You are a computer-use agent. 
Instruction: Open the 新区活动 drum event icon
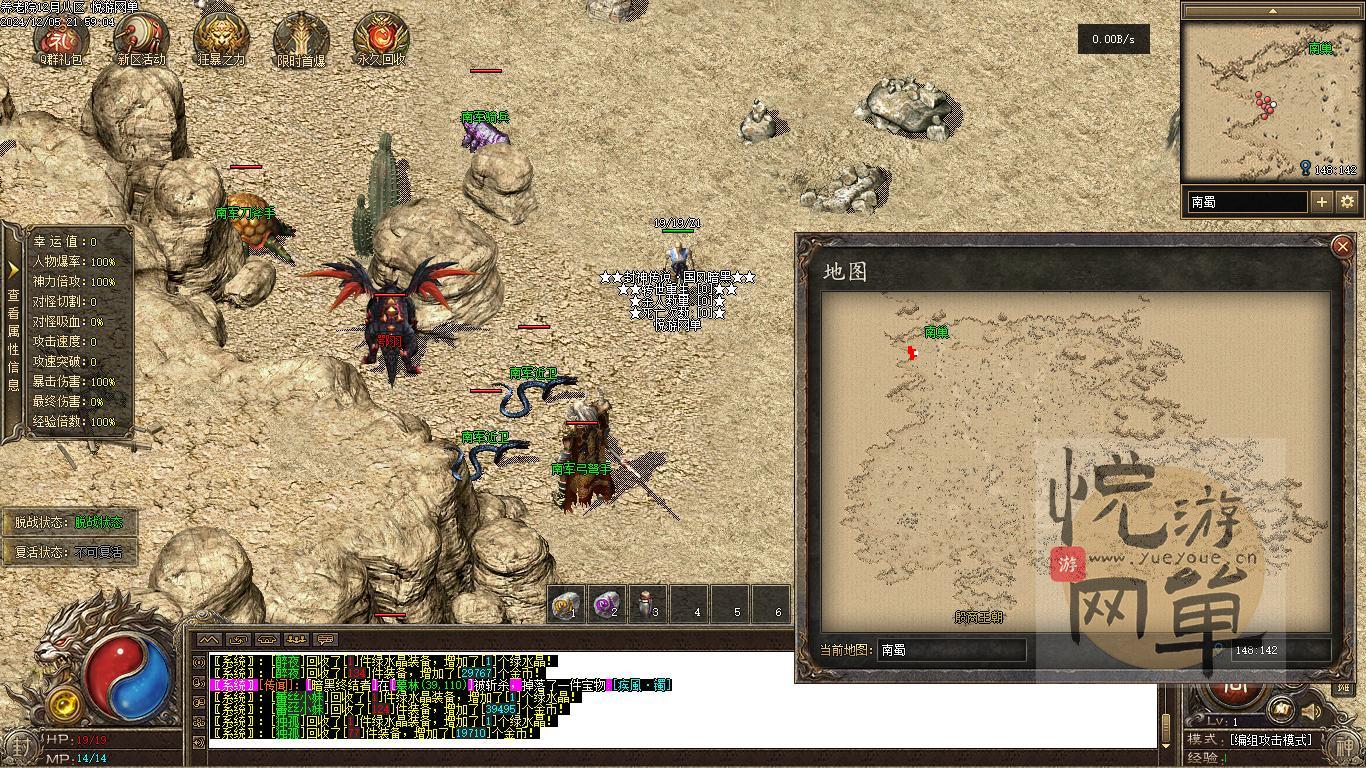point(141,38)
